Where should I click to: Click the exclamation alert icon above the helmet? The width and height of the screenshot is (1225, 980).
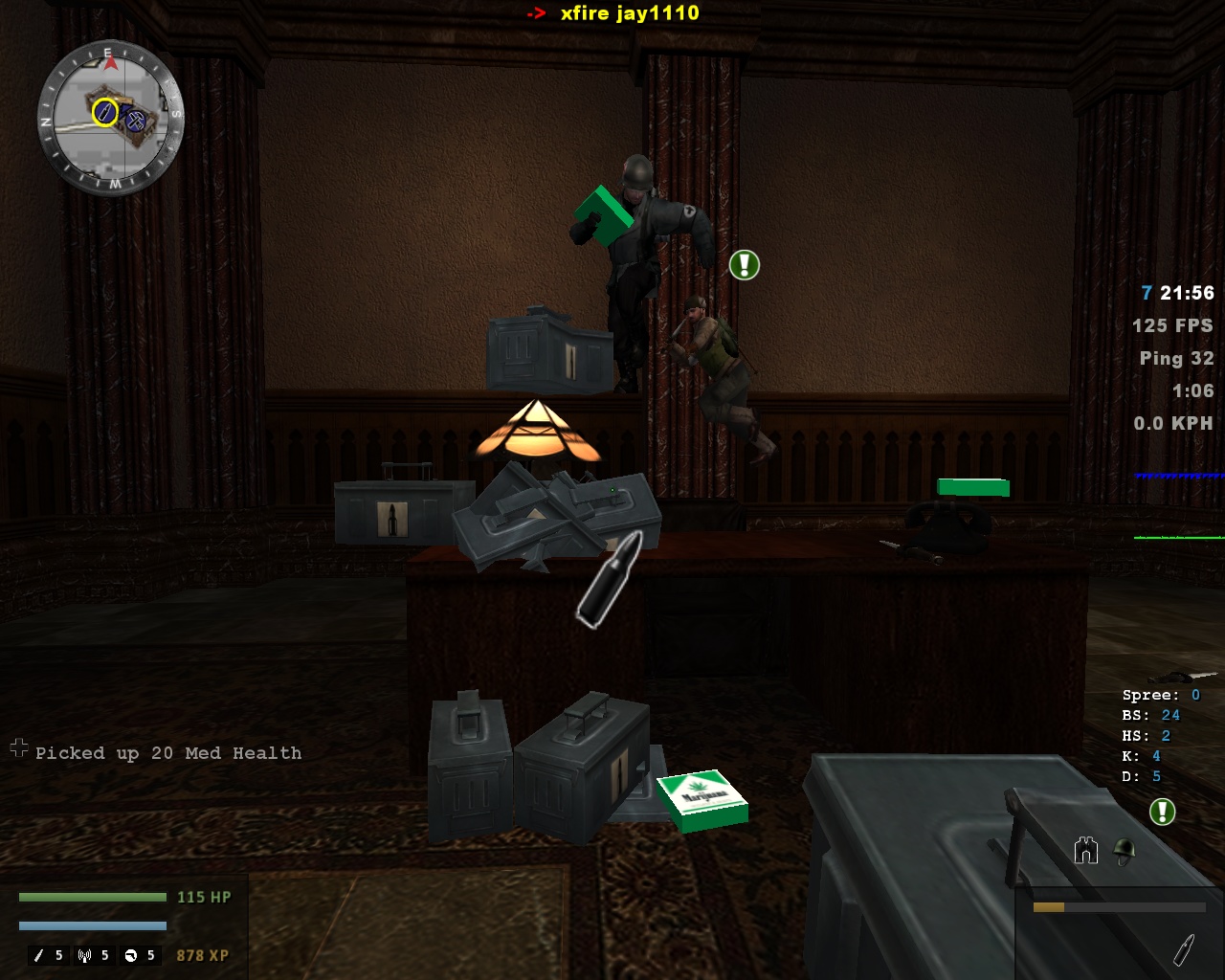click(1162, 813)
